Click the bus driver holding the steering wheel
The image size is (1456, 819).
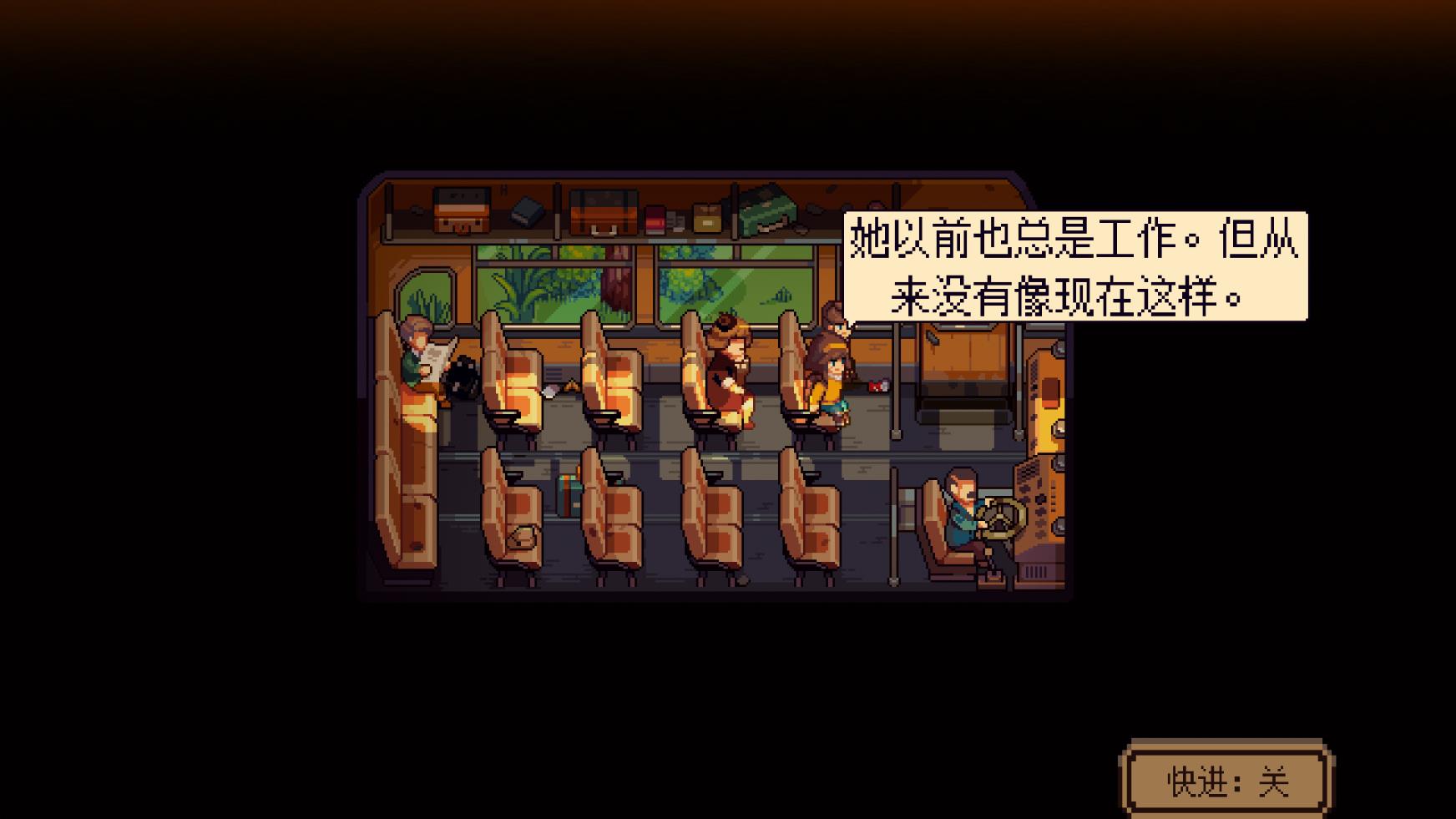point(963,513)
